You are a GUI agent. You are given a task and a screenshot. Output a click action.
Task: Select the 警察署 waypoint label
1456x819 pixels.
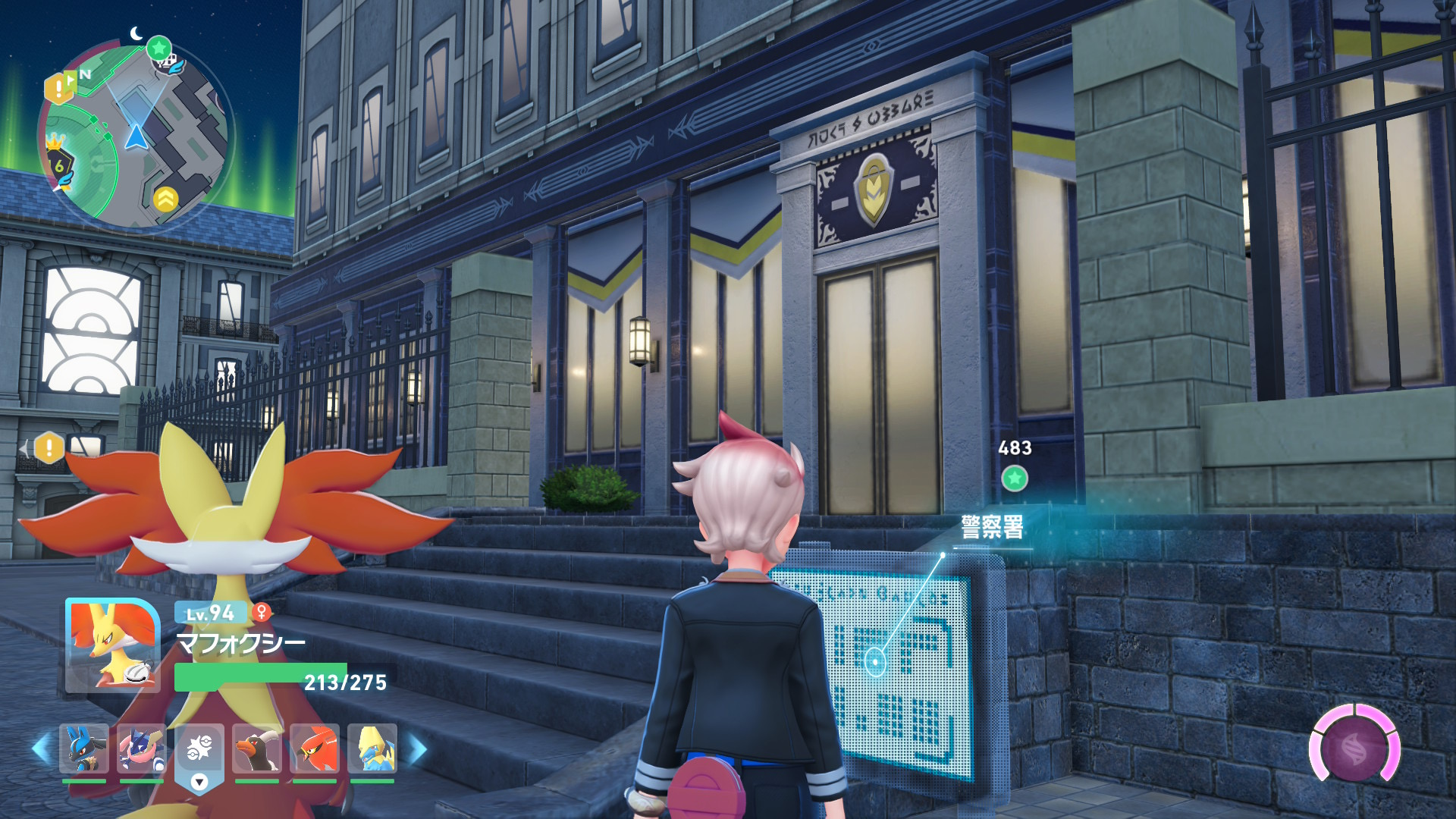(992, 527)
